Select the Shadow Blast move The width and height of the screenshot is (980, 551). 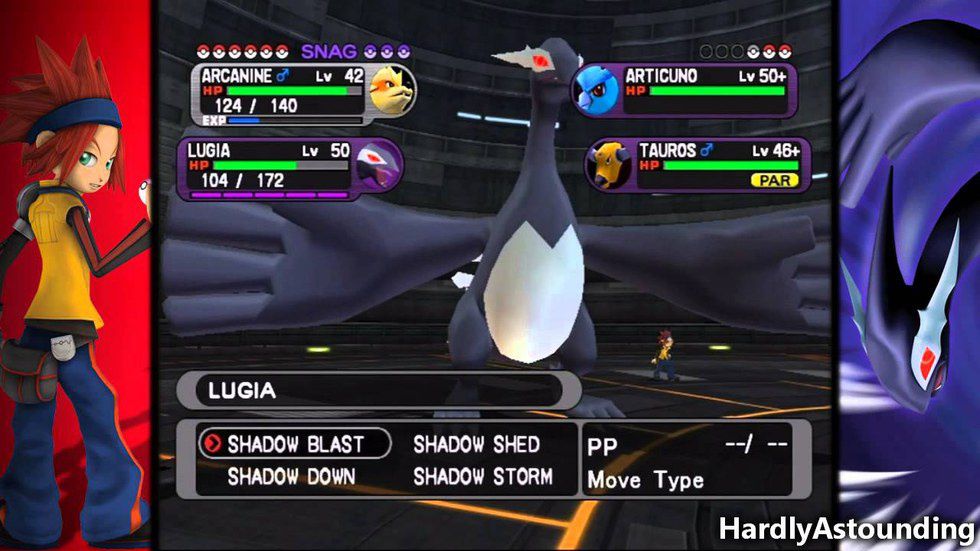tap(295, 443)
